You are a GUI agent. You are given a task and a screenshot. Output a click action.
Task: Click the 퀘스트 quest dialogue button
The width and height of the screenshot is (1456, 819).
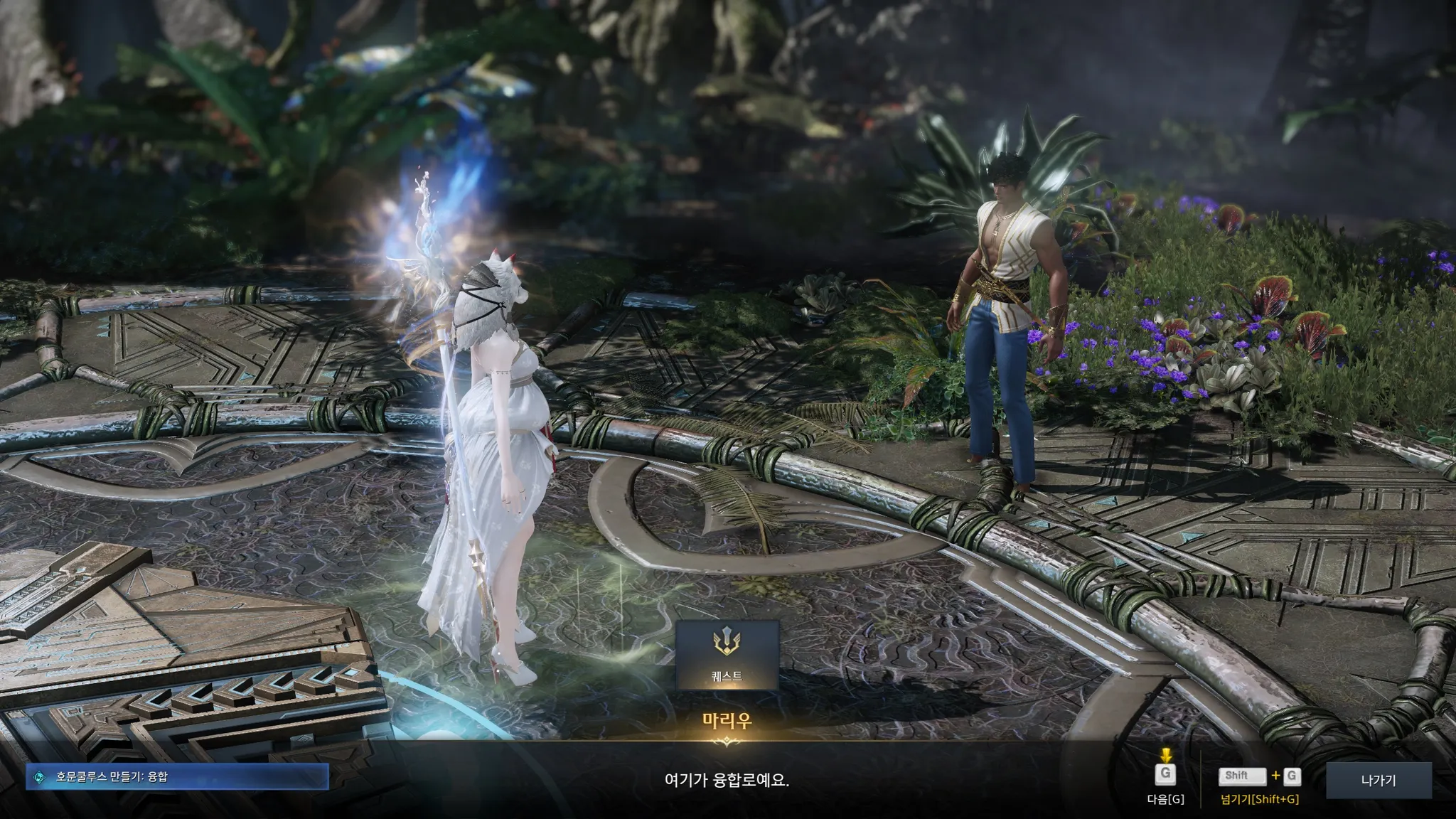click(x=727, y=655)
